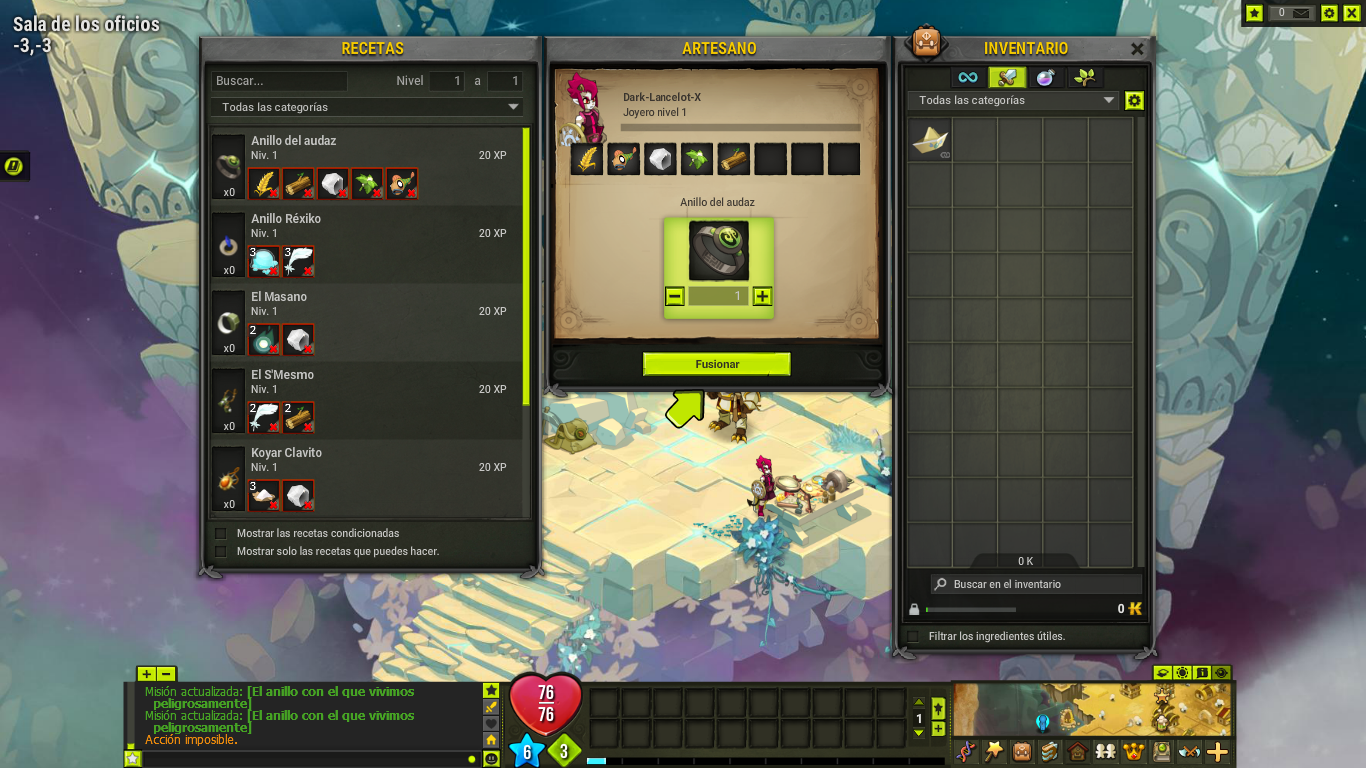Open the recipe categories dropdown
This screenshot has height=768, width=1366.
[366, 107]
